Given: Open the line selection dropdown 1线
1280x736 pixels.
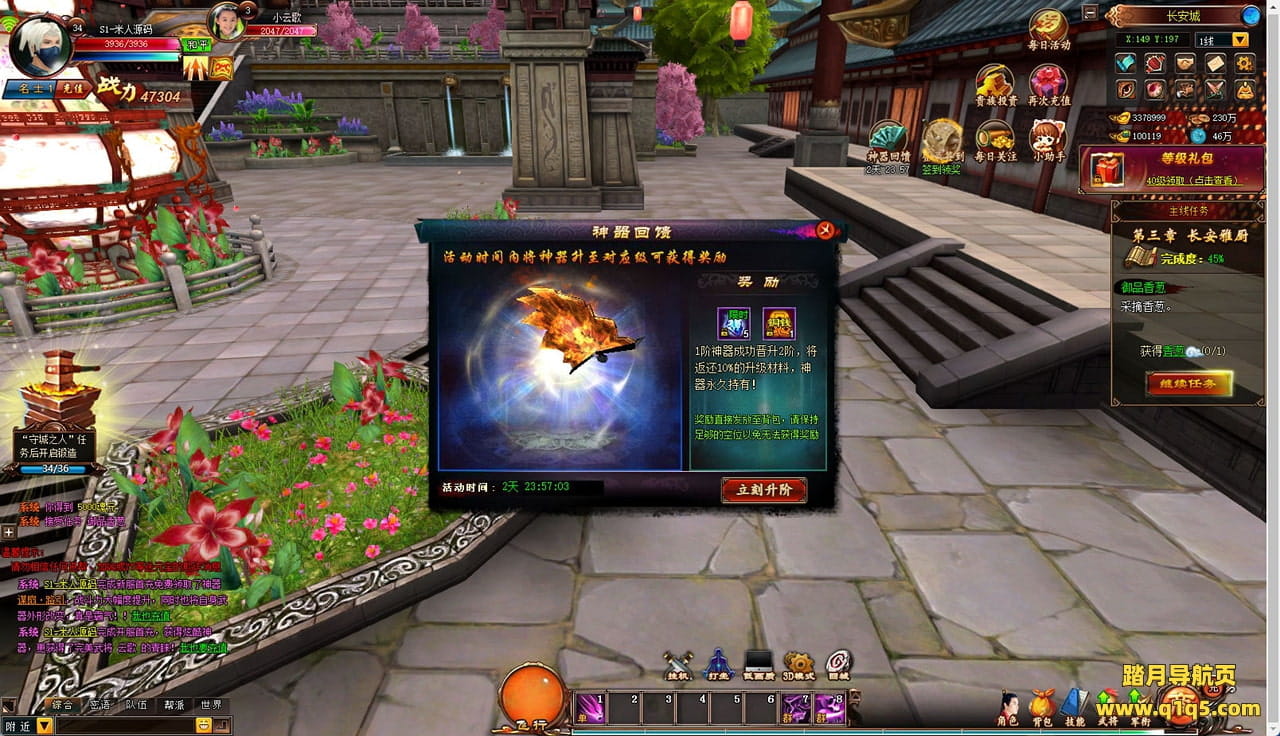Looking at the screenshot, I should [x=1240, y=40].
